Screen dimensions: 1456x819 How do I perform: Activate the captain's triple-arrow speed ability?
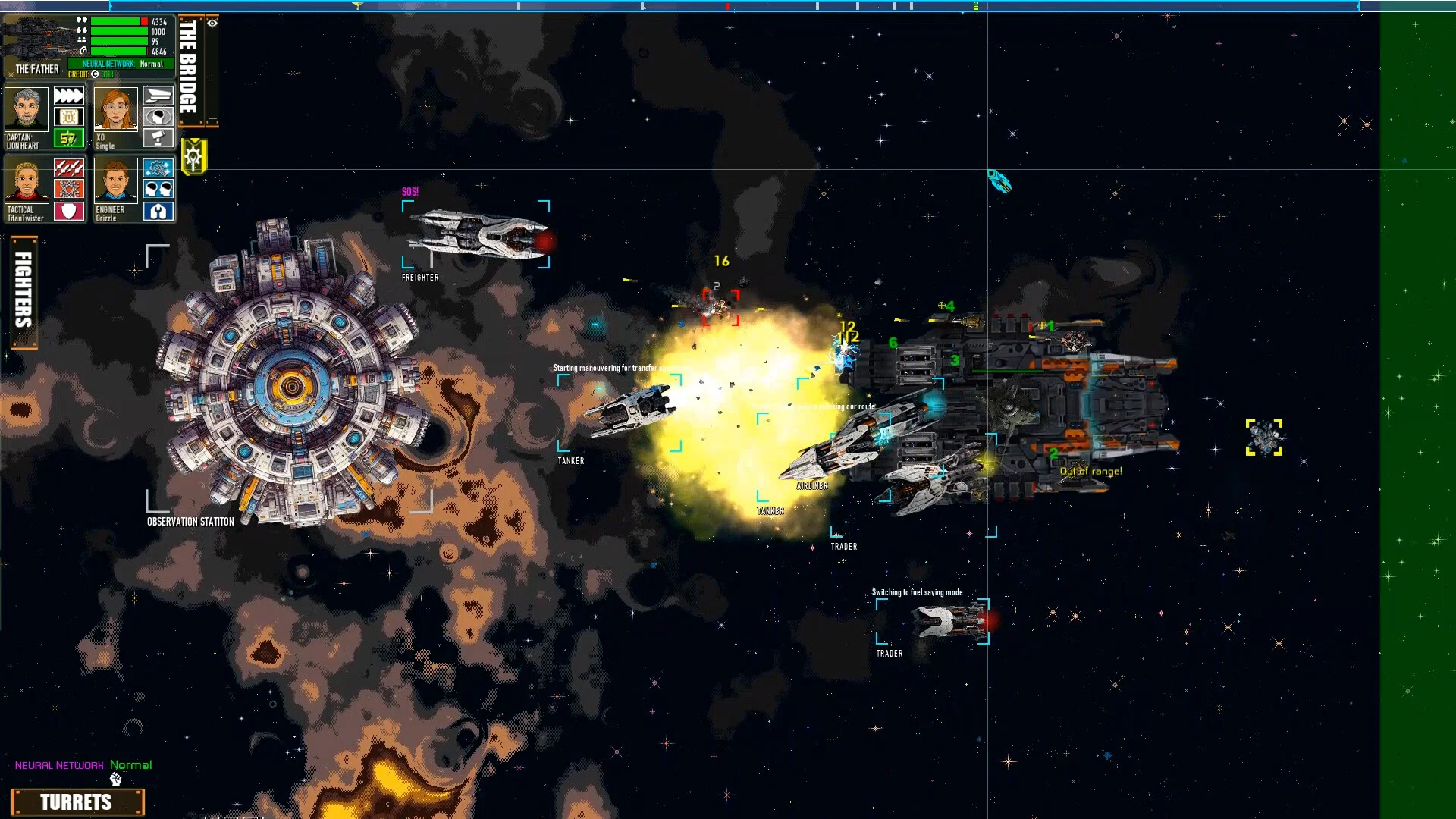(68, 96)
